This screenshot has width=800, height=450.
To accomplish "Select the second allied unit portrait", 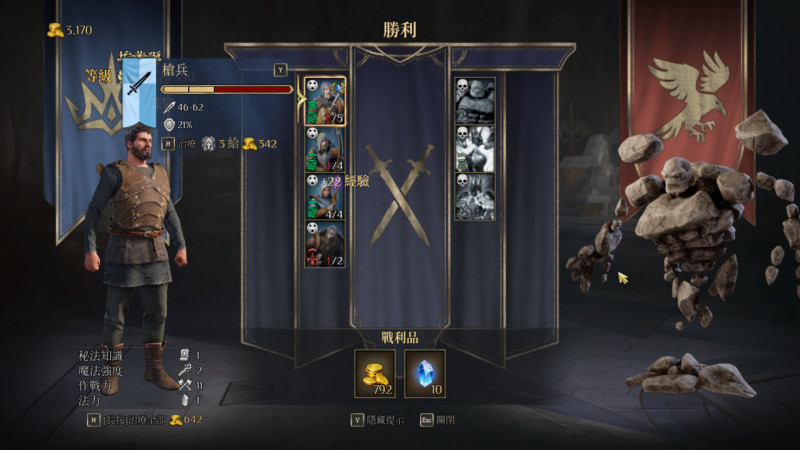I will tap(325, 149).
